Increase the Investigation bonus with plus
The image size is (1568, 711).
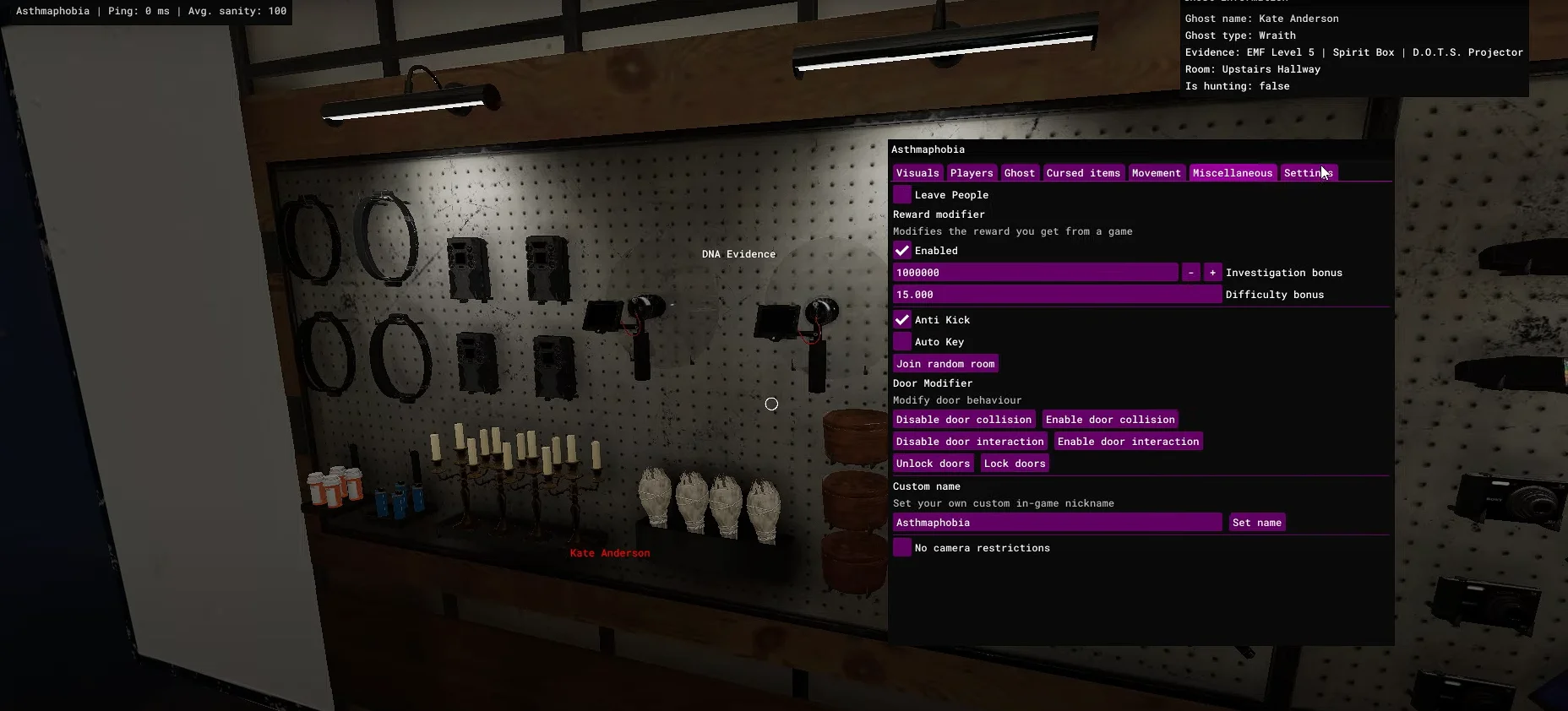1212,273
